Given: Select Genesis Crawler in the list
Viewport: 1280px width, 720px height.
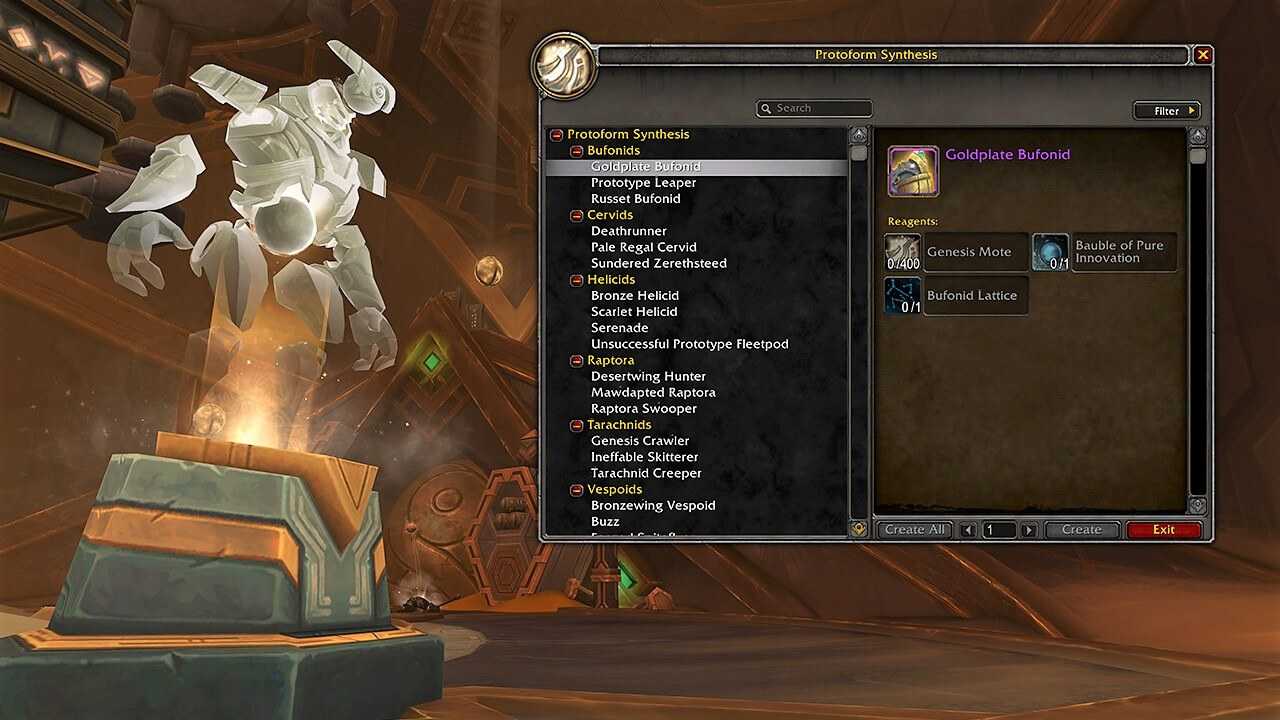Looking at the screenshot, I should coord(640,441).
